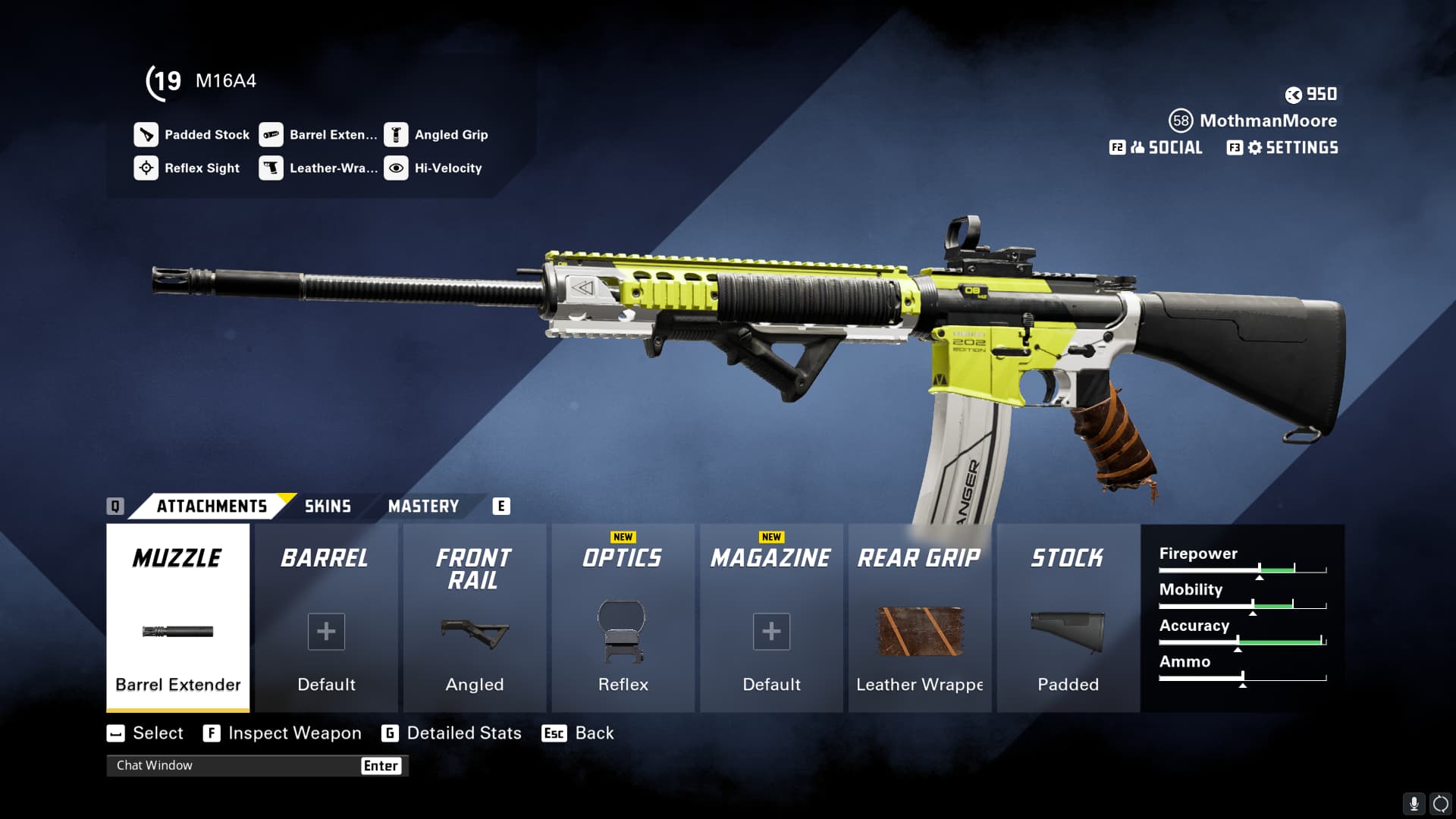The height and width of the screenshot is (819, 1456).
Task: Pick the Magazine attachment slot
Action: 771,618
